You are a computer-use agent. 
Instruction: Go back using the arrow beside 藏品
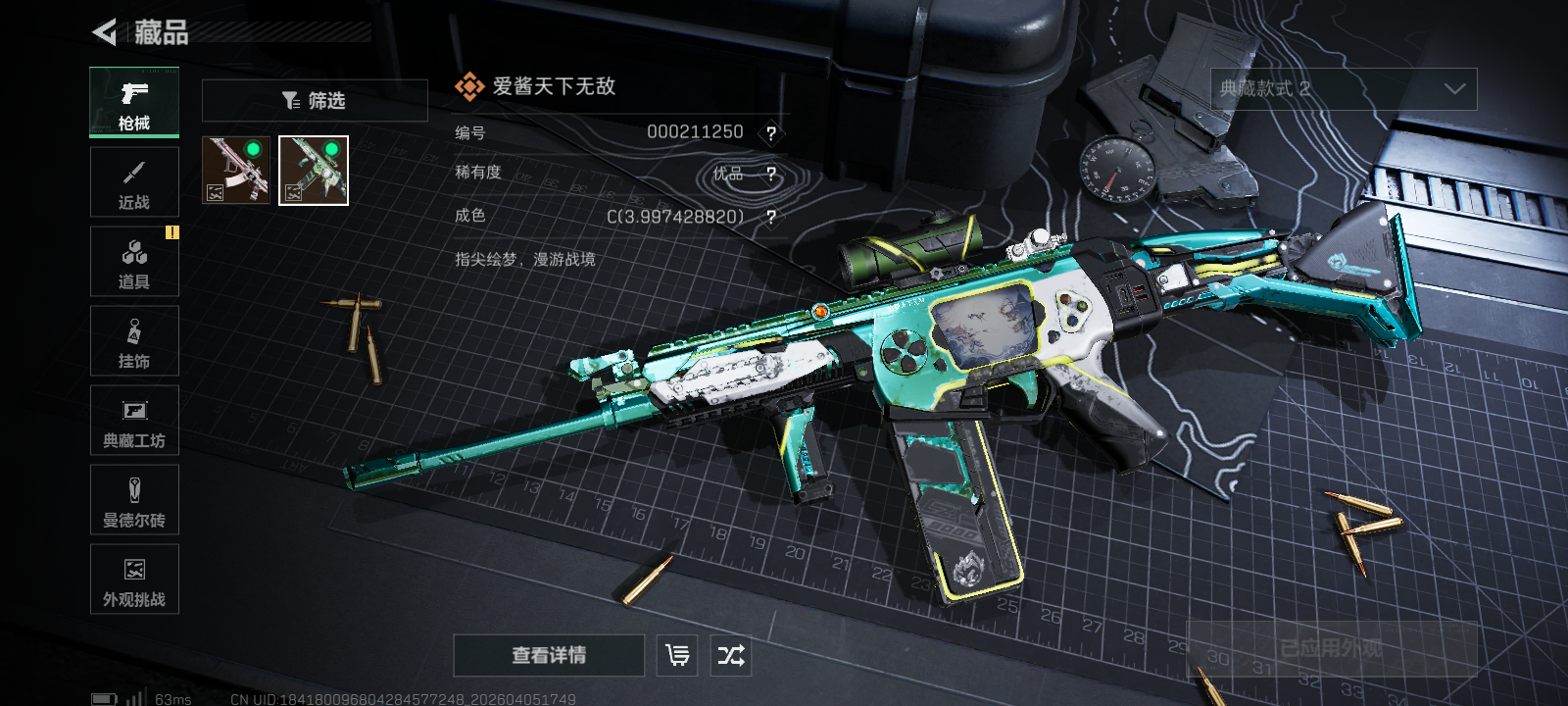pos(105,32)
